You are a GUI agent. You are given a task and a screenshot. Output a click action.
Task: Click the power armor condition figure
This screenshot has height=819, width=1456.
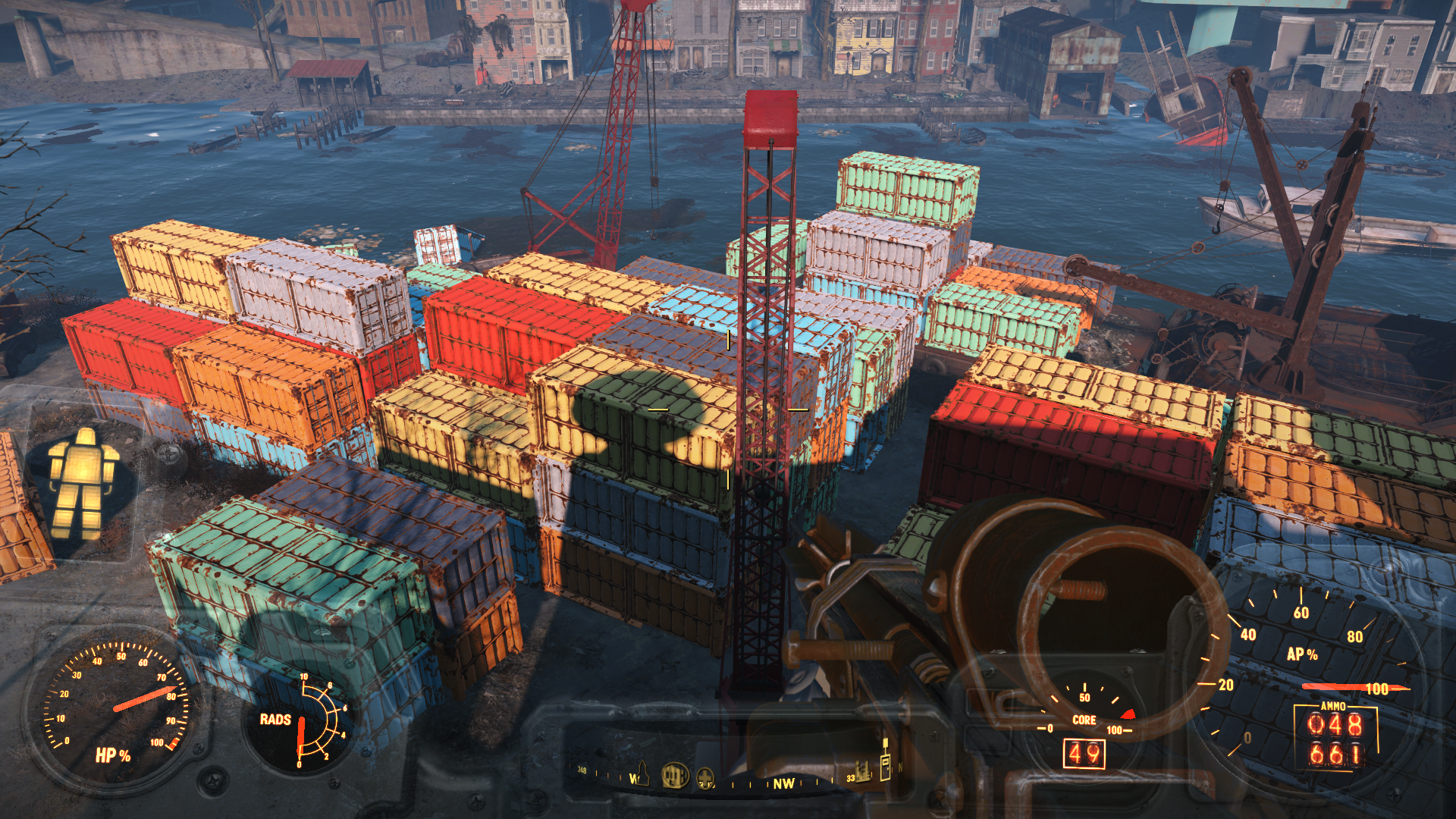pyautogui.click(x=83, y=483)
